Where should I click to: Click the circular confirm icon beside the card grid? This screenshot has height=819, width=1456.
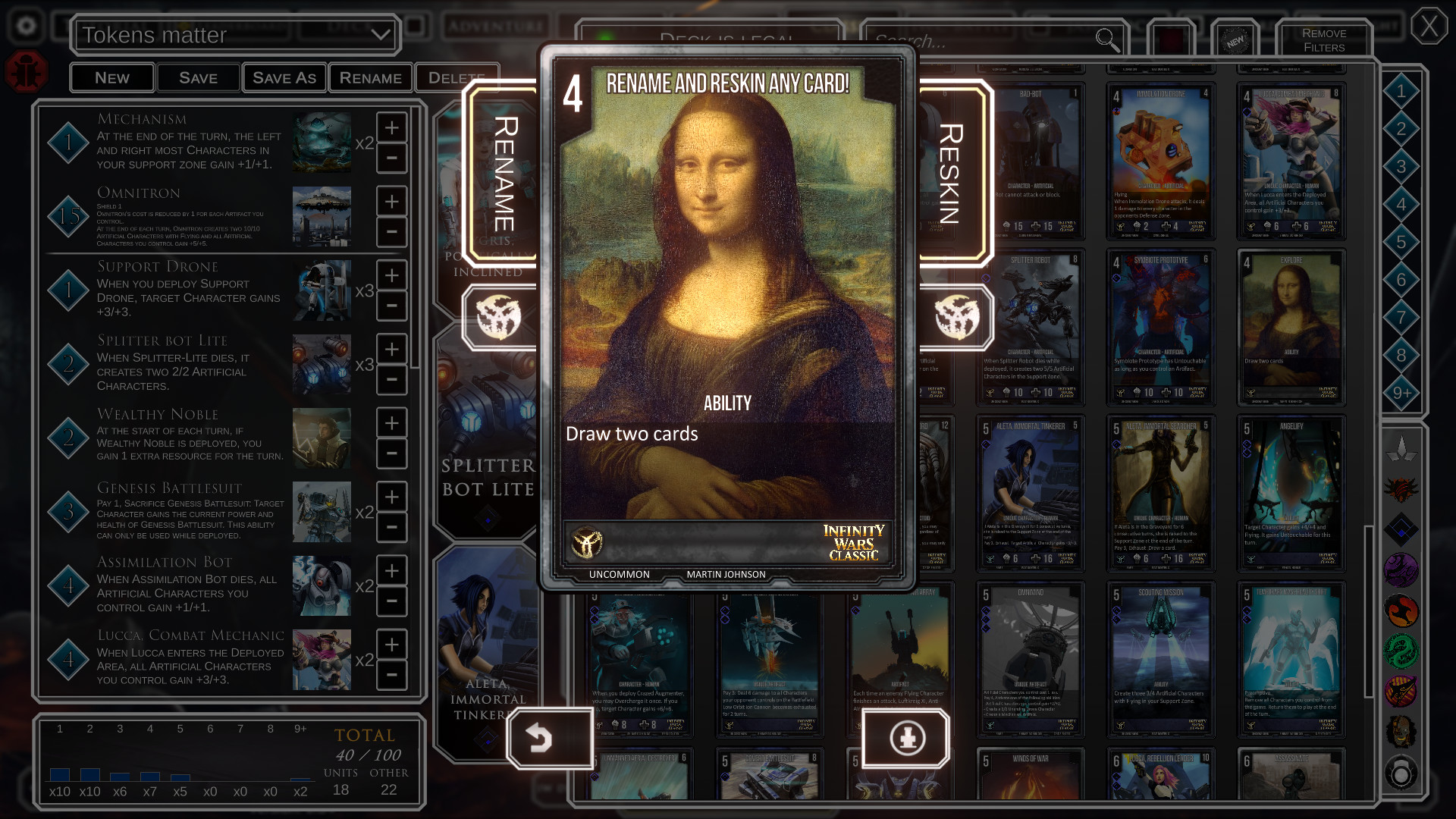[907, 739]
